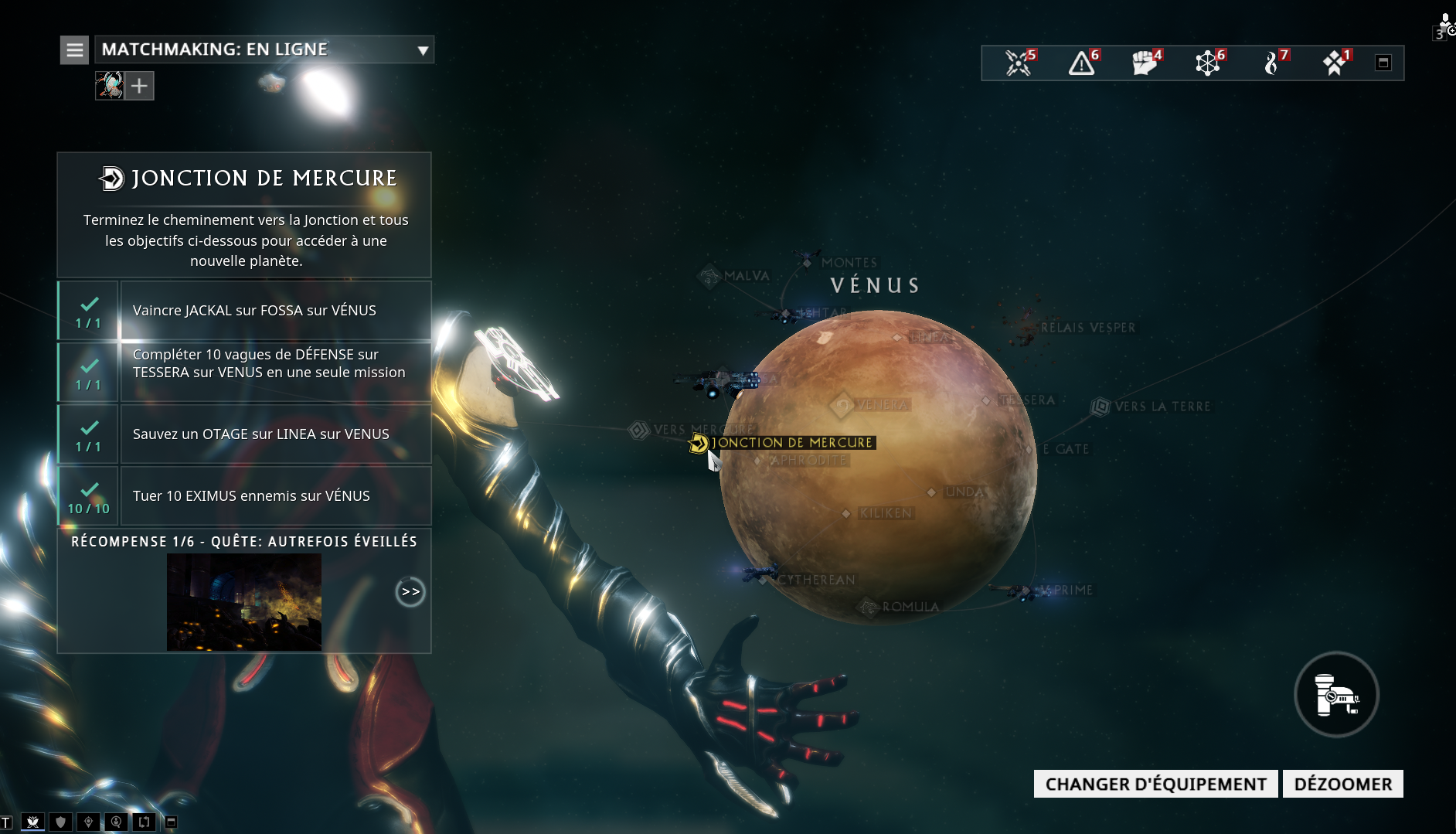Open the navigation console round button
The height and width of the screenshot is (834, 1456).
pos(1336,694)
